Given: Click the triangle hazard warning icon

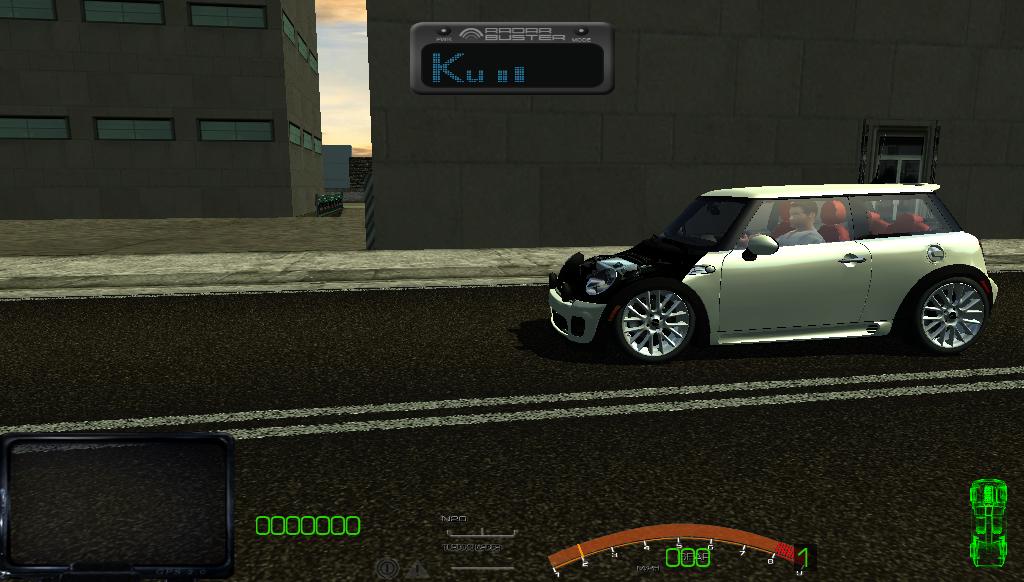Looking at the screenshot, I should coord(416,570).
